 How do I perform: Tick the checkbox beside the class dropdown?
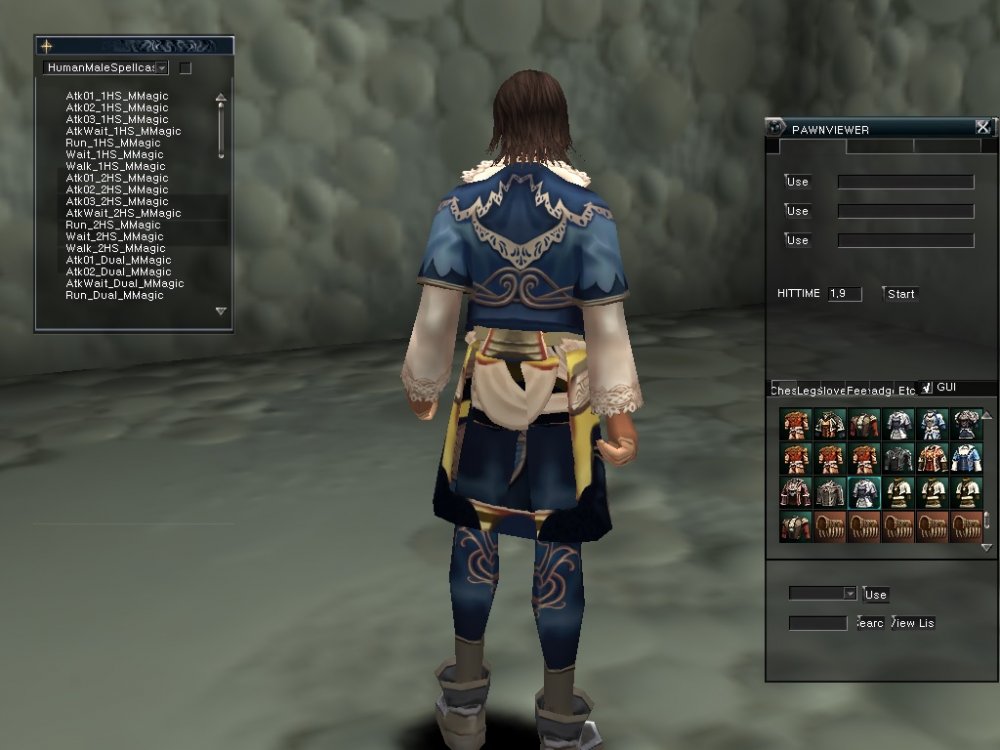coord(185,68)
